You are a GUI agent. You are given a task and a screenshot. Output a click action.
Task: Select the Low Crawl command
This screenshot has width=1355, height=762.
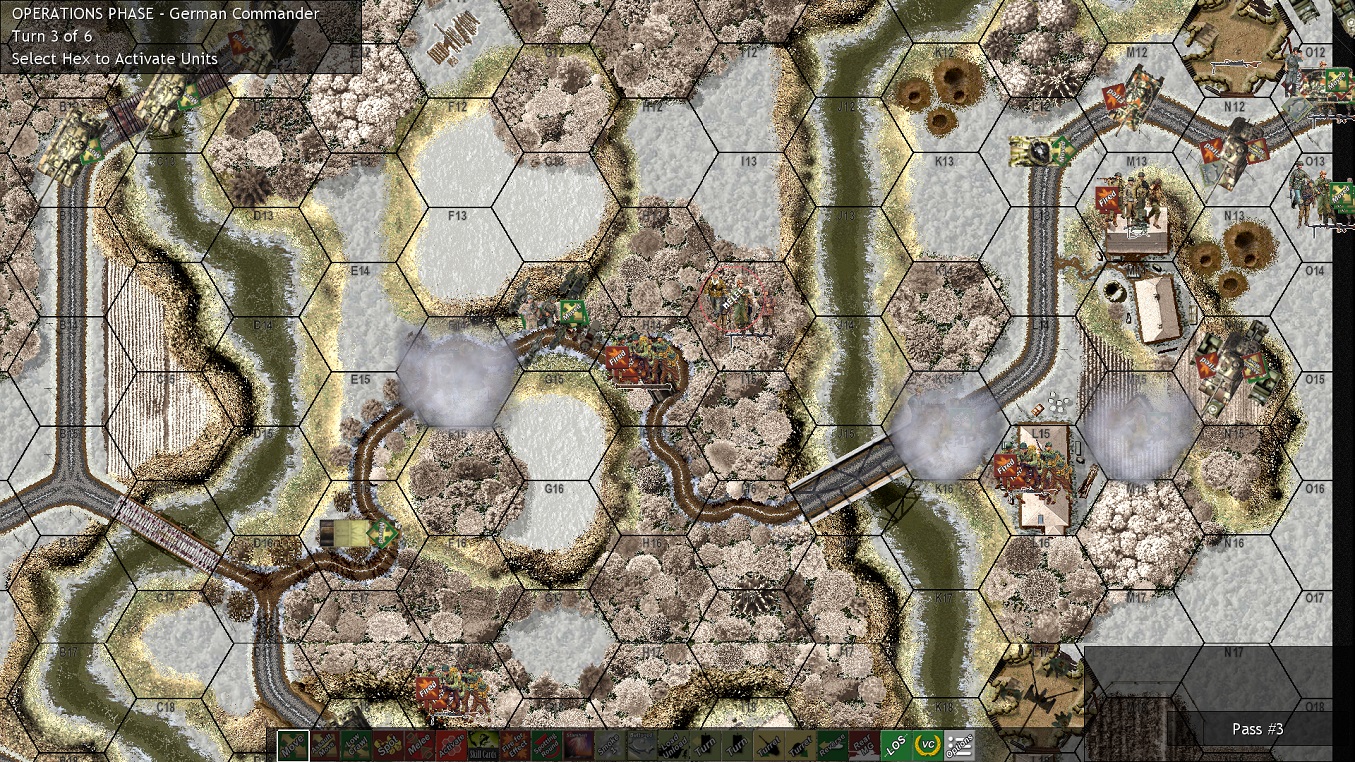(357, 744)
